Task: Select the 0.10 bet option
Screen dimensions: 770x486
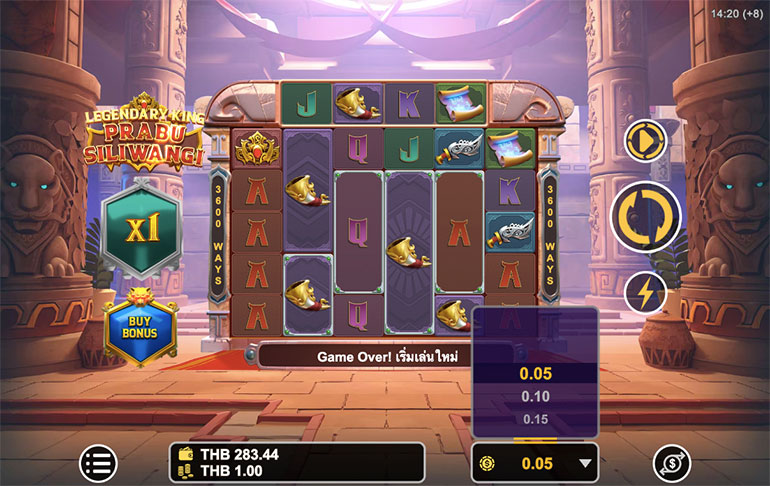Action: point(535,396)
